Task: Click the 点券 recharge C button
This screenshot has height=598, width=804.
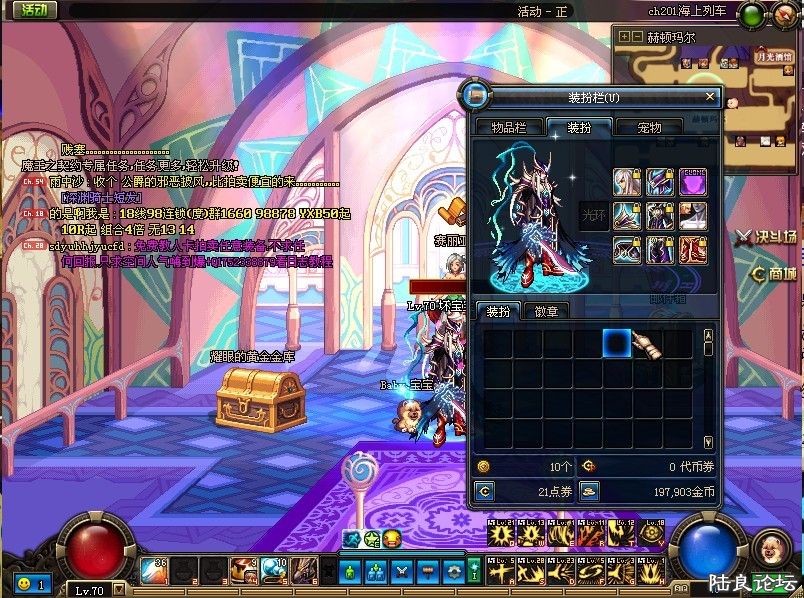Action: tap(485, 491)
